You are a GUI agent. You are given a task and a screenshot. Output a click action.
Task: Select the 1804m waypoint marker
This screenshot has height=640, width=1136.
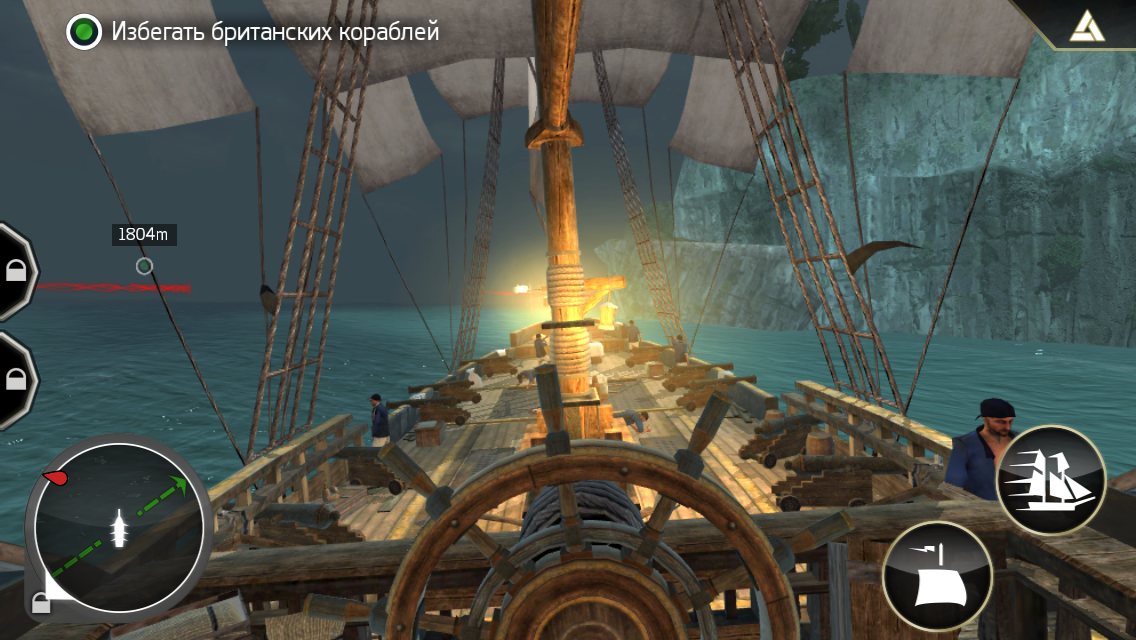click(144, 266)
